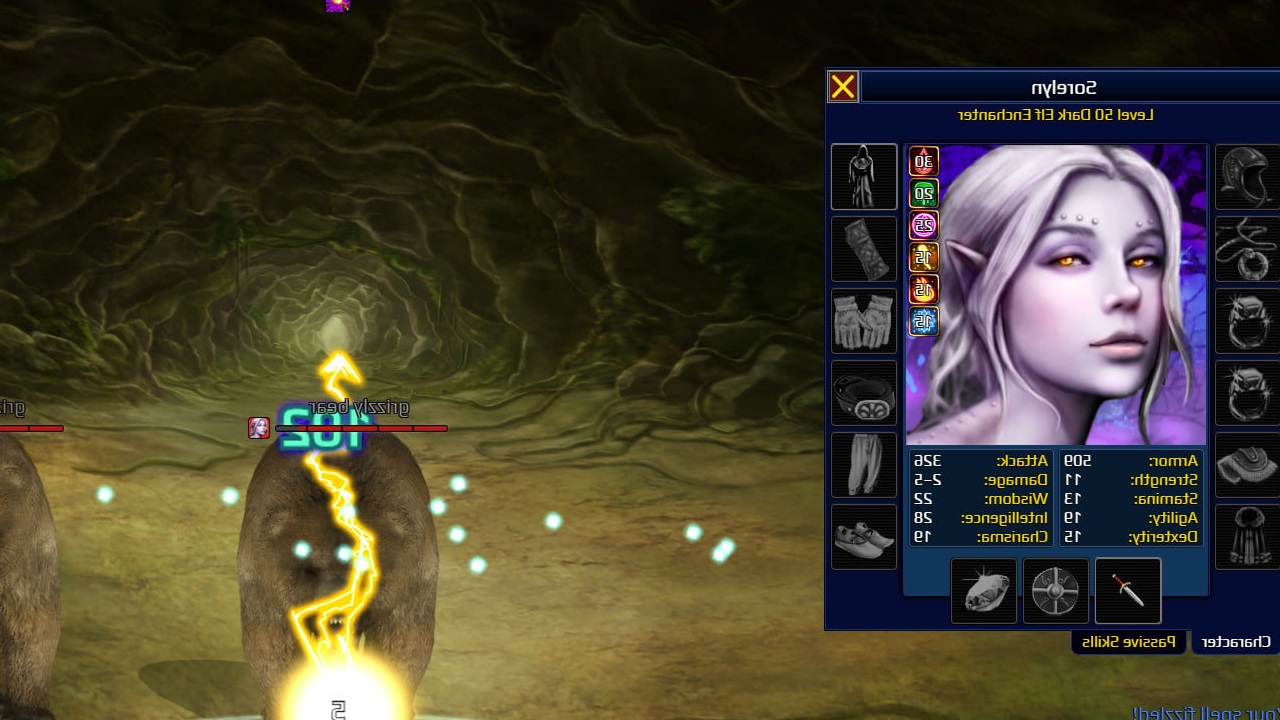This screenshot has width=1280, height=720.
Task: Select the shoes equipment slot
Action: click(864, 537)
